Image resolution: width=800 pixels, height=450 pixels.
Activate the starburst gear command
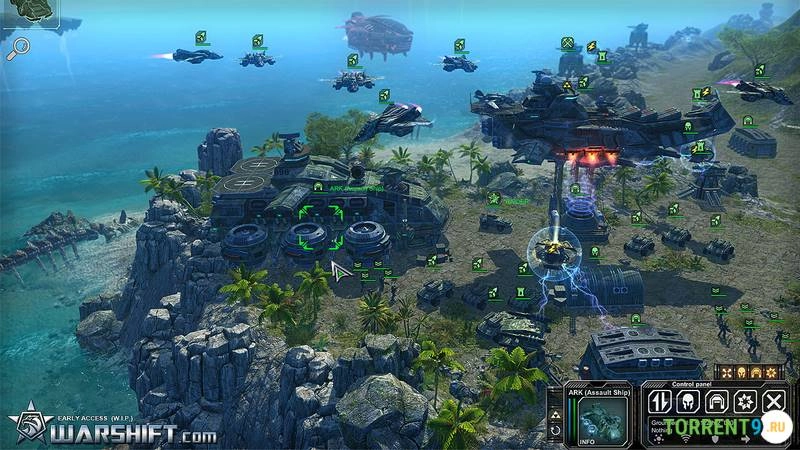[744, 402]
